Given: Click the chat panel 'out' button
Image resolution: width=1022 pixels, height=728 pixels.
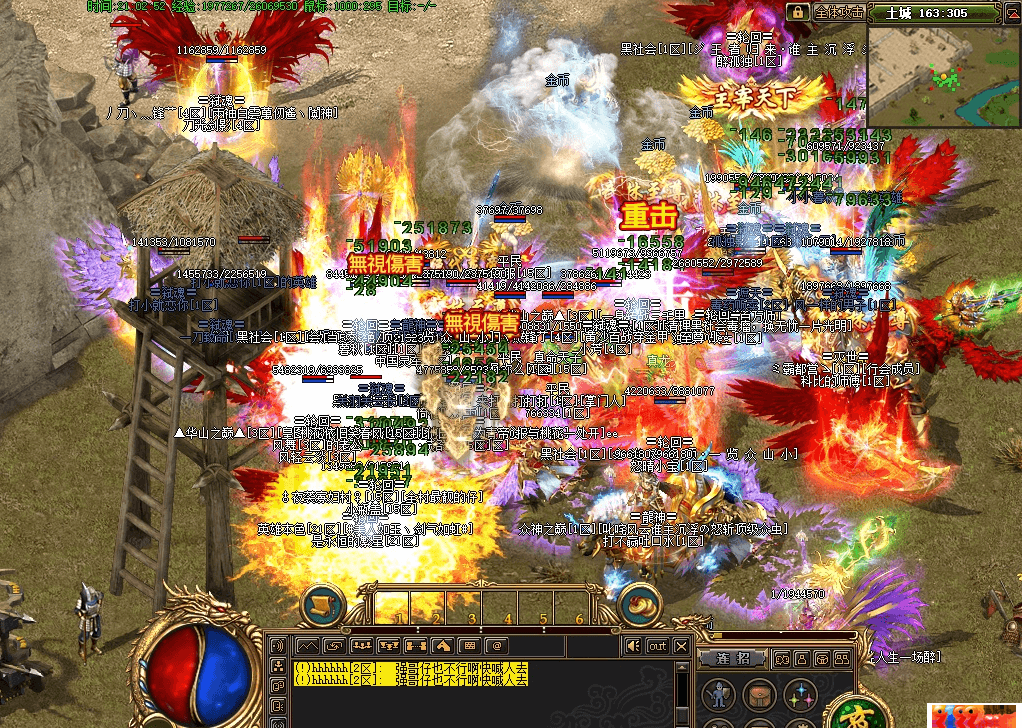Looking at the screenshot, I should click(657, 646).
